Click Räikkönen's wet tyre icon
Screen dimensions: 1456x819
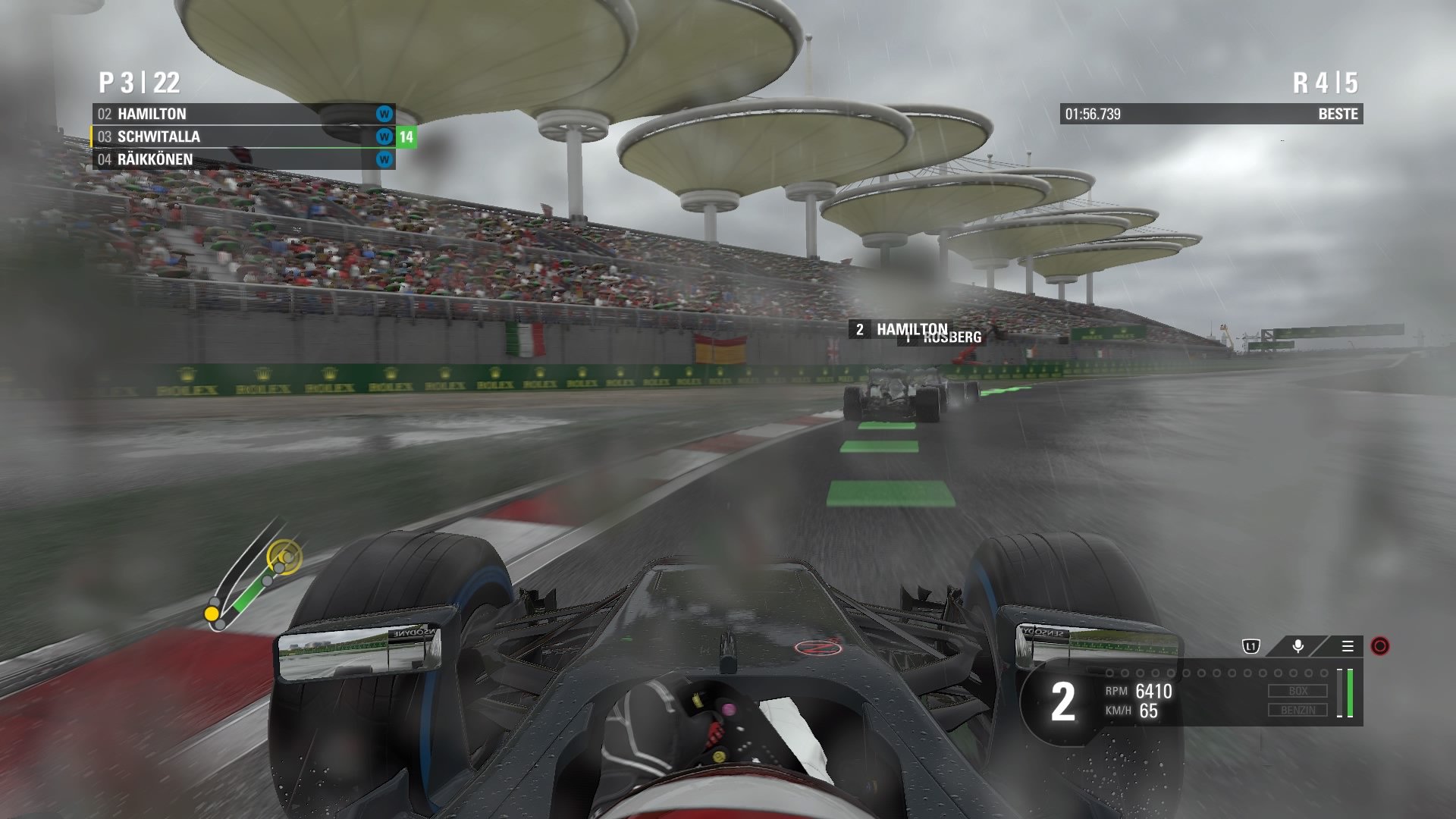(x=383, y=159)
